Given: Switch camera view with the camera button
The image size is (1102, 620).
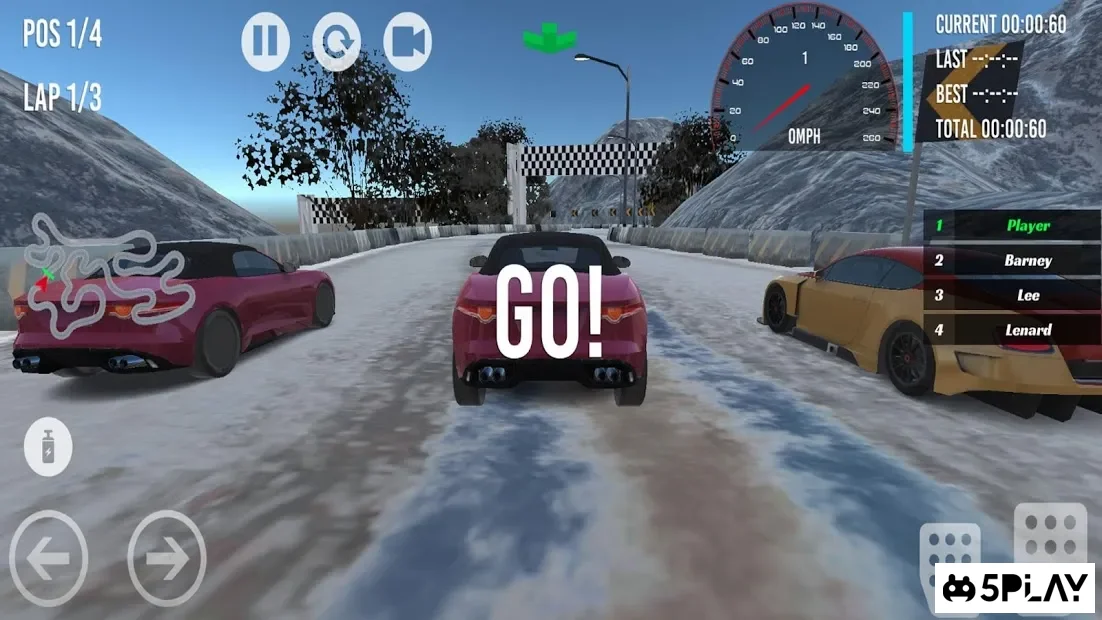Looking at the screenshot, I should coord(407,42).
